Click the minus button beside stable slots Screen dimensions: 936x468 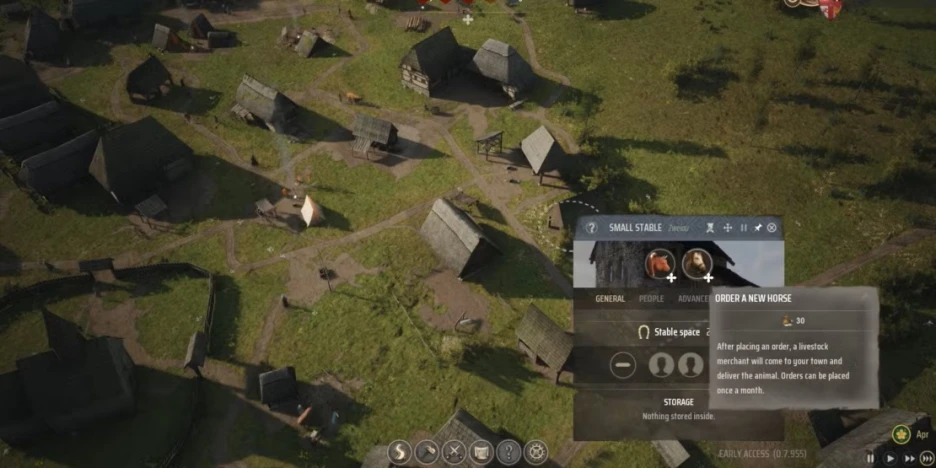coord(623,365)
